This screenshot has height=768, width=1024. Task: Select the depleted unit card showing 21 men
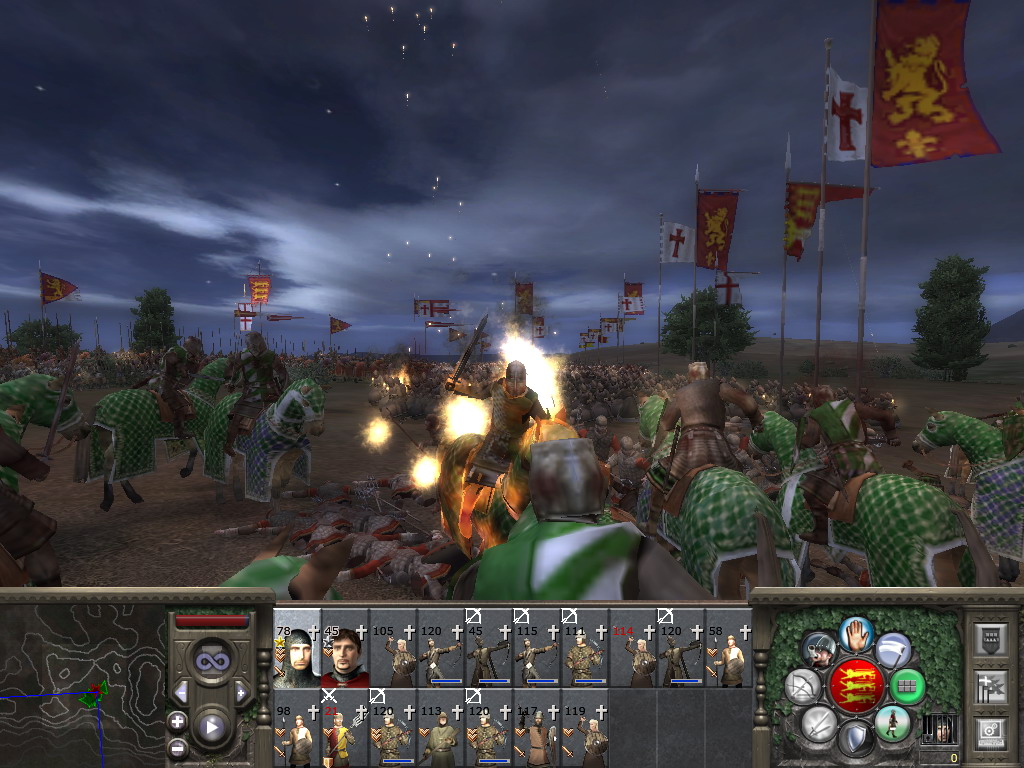345,729
